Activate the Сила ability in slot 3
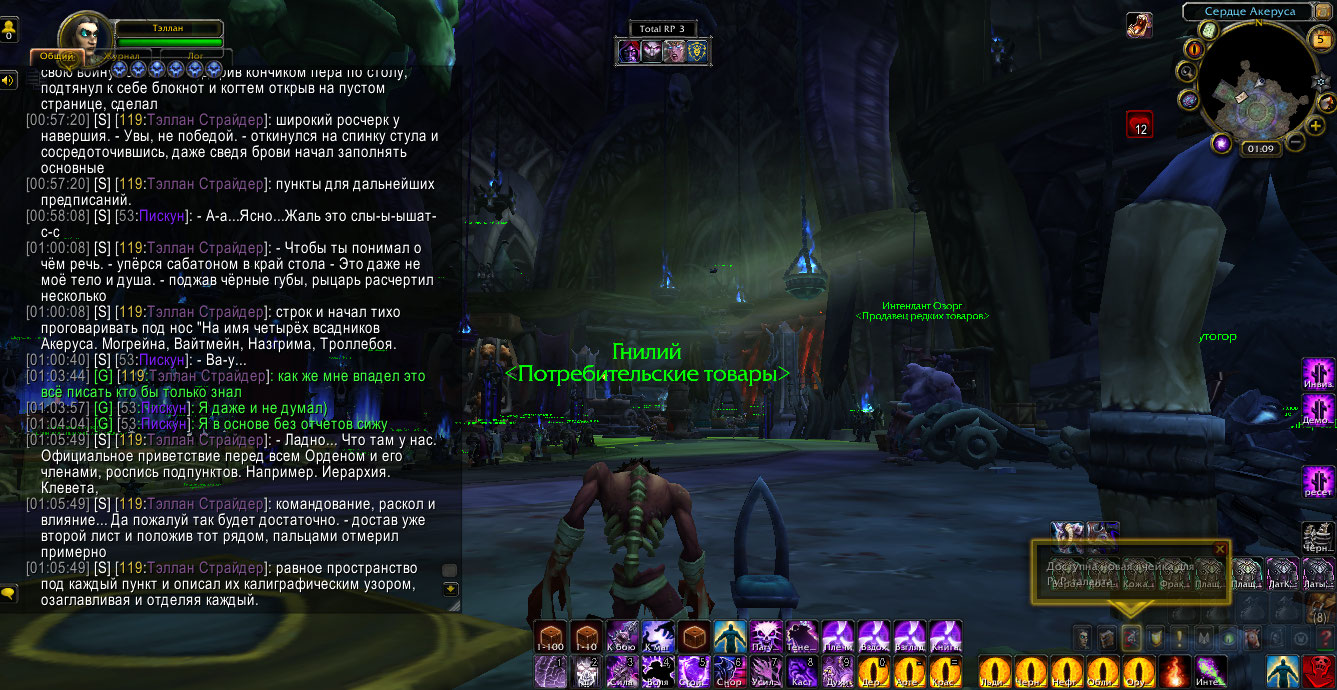 pyautogui.click(x=622, y=670)
